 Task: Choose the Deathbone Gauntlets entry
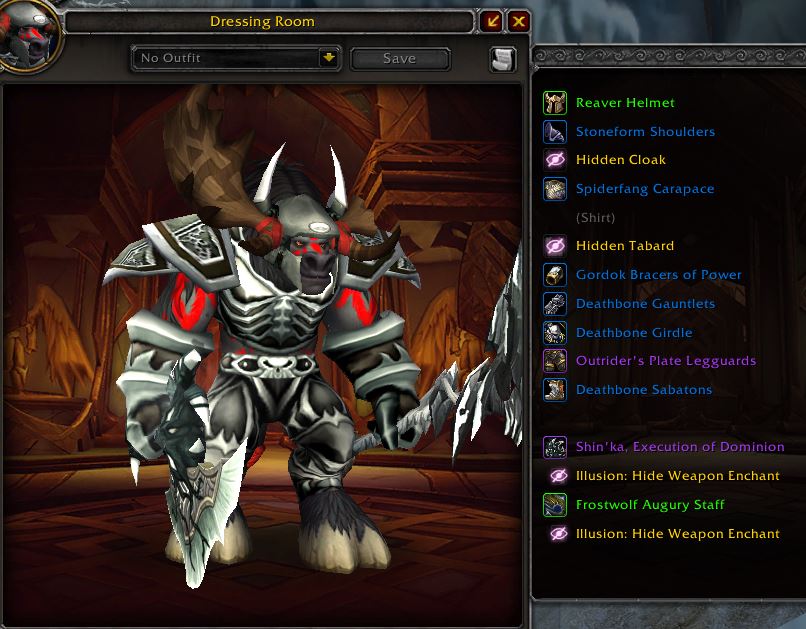coord(644,304)
